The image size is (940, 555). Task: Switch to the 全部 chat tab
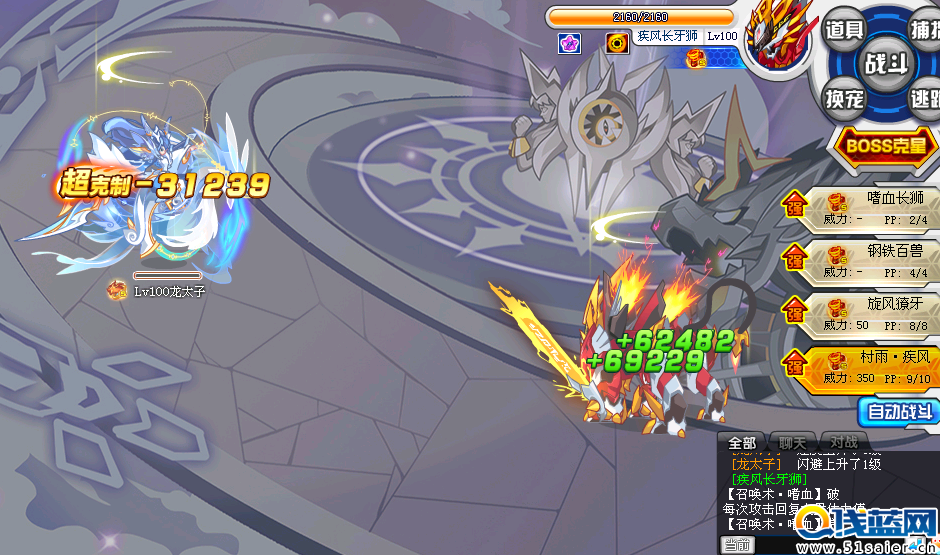[x=742, y=443]
